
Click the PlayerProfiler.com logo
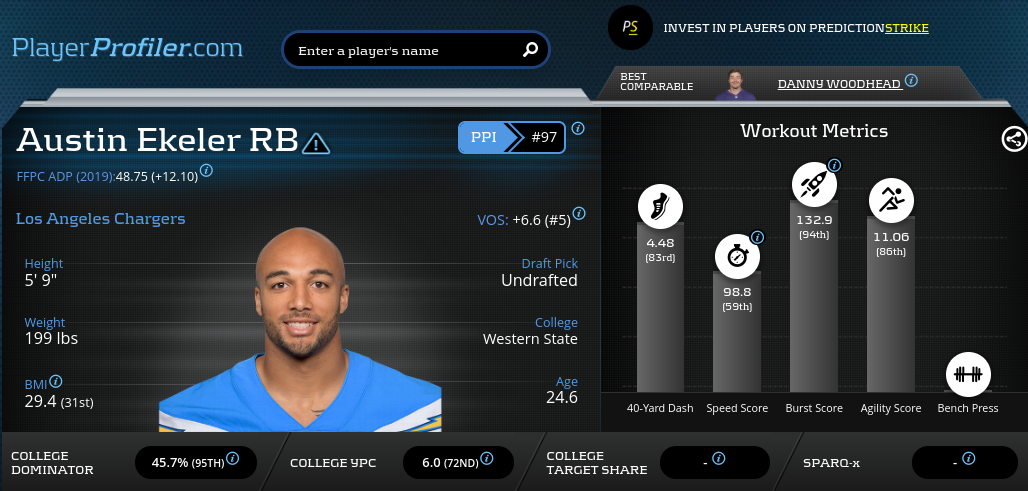(127, 47)
